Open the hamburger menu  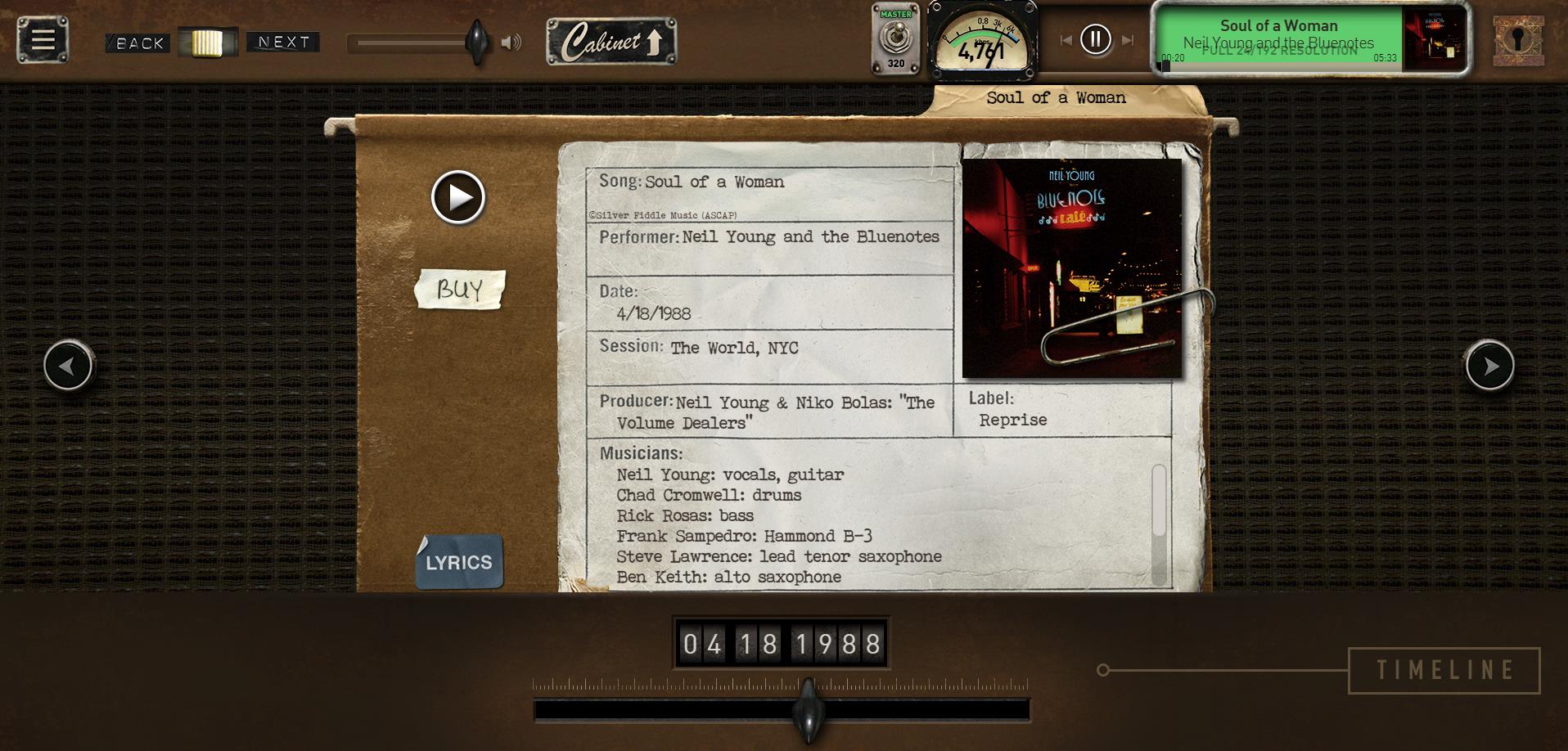[x=43, y=39]
